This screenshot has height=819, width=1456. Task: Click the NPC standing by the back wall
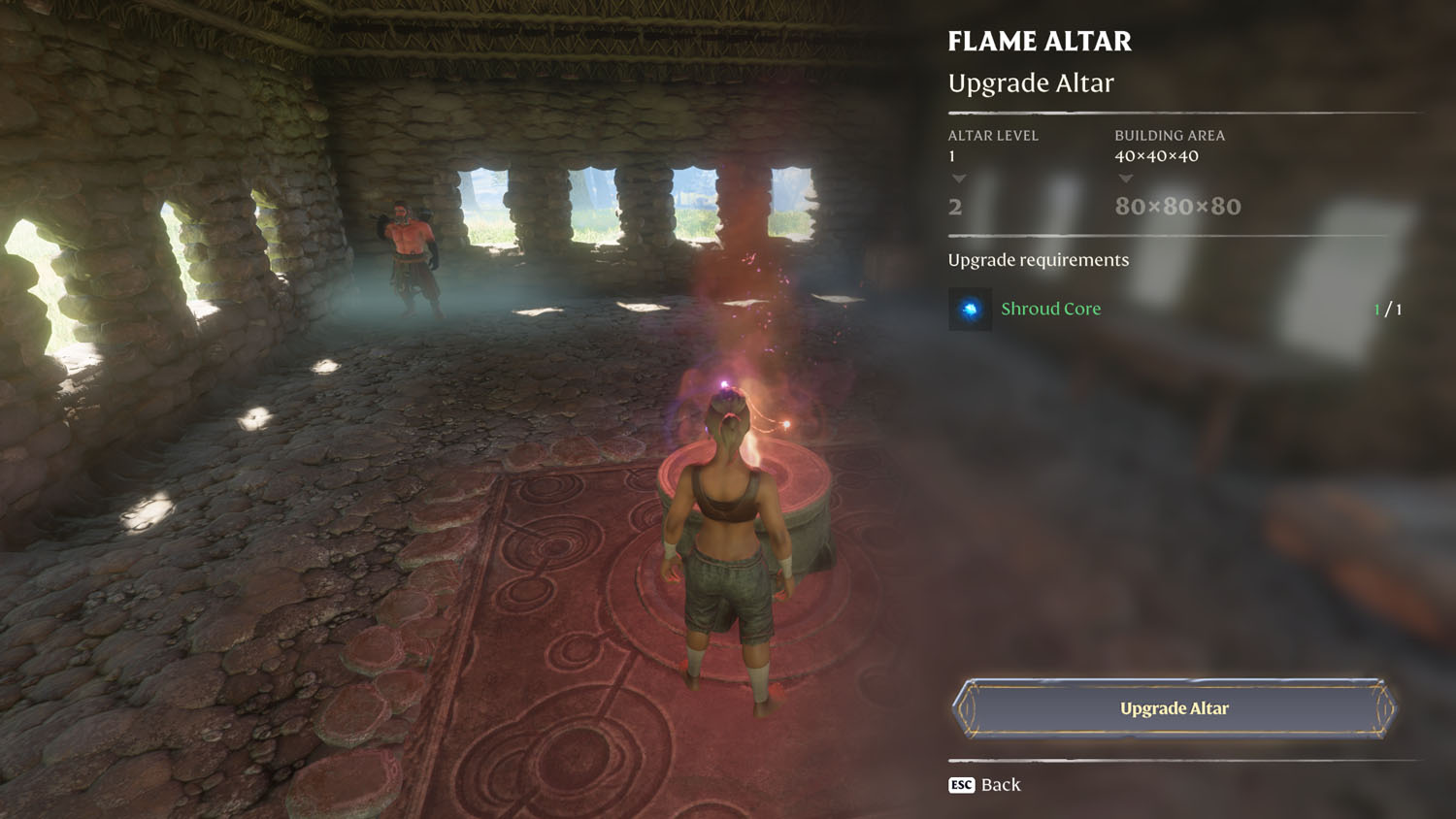click(412, 247)
